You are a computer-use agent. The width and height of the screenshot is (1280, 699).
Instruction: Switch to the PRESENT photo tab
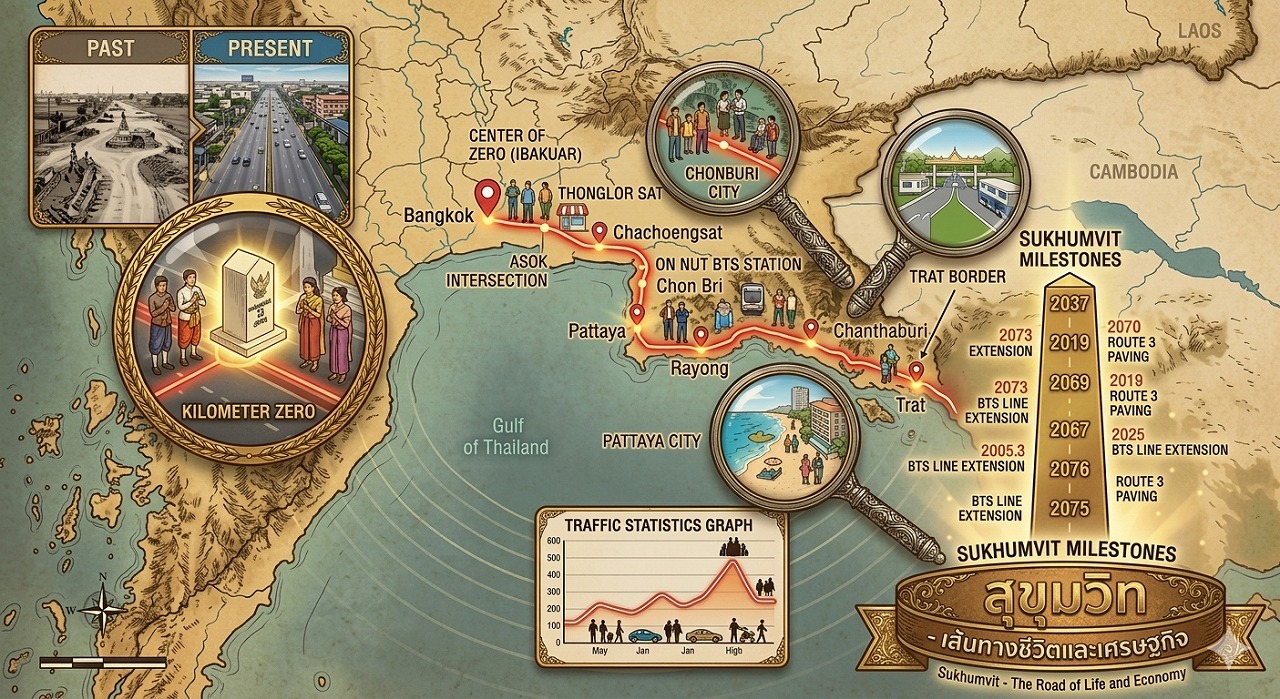(x=270, y=48)
